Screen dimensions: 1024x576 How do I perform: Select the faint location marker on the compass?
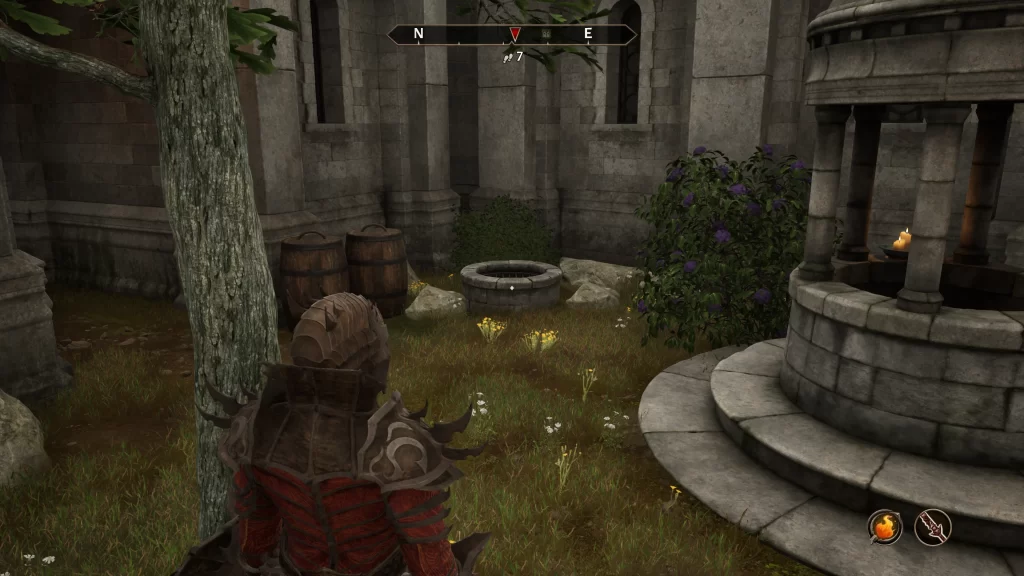[546, 34]
